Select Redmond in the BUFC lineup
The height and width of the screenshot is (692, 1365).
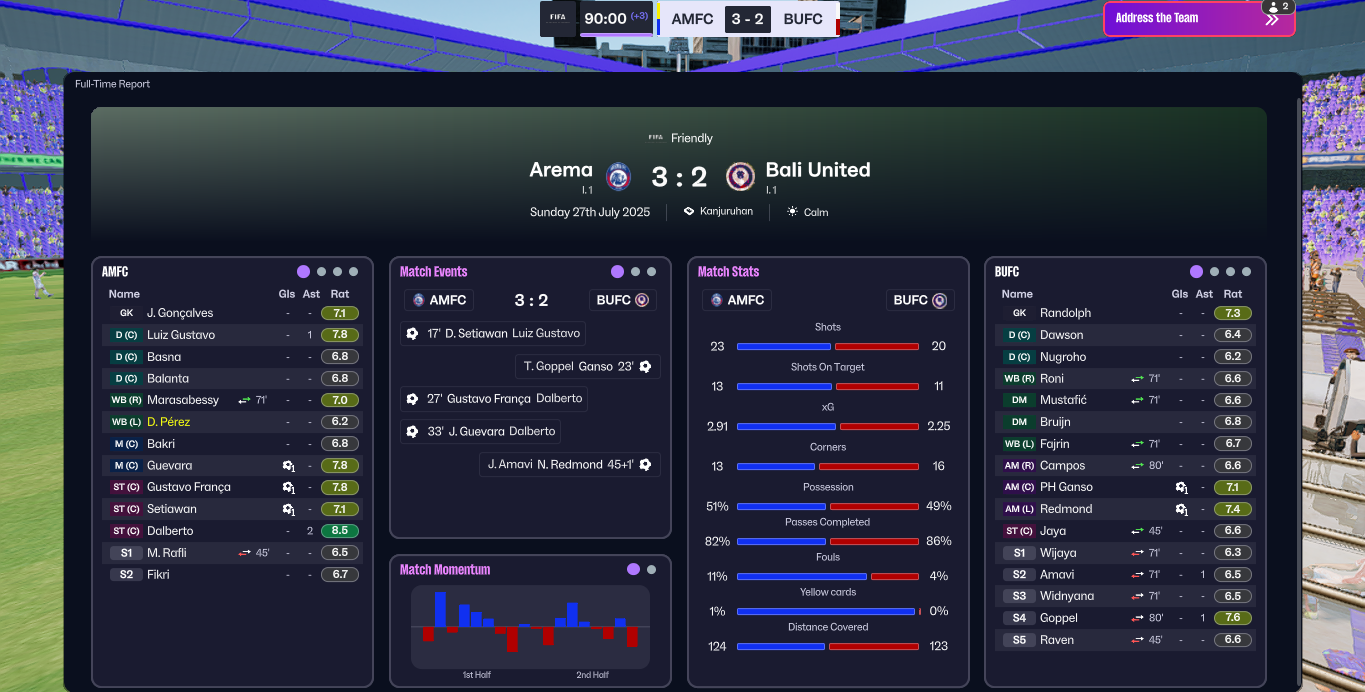1066,509
